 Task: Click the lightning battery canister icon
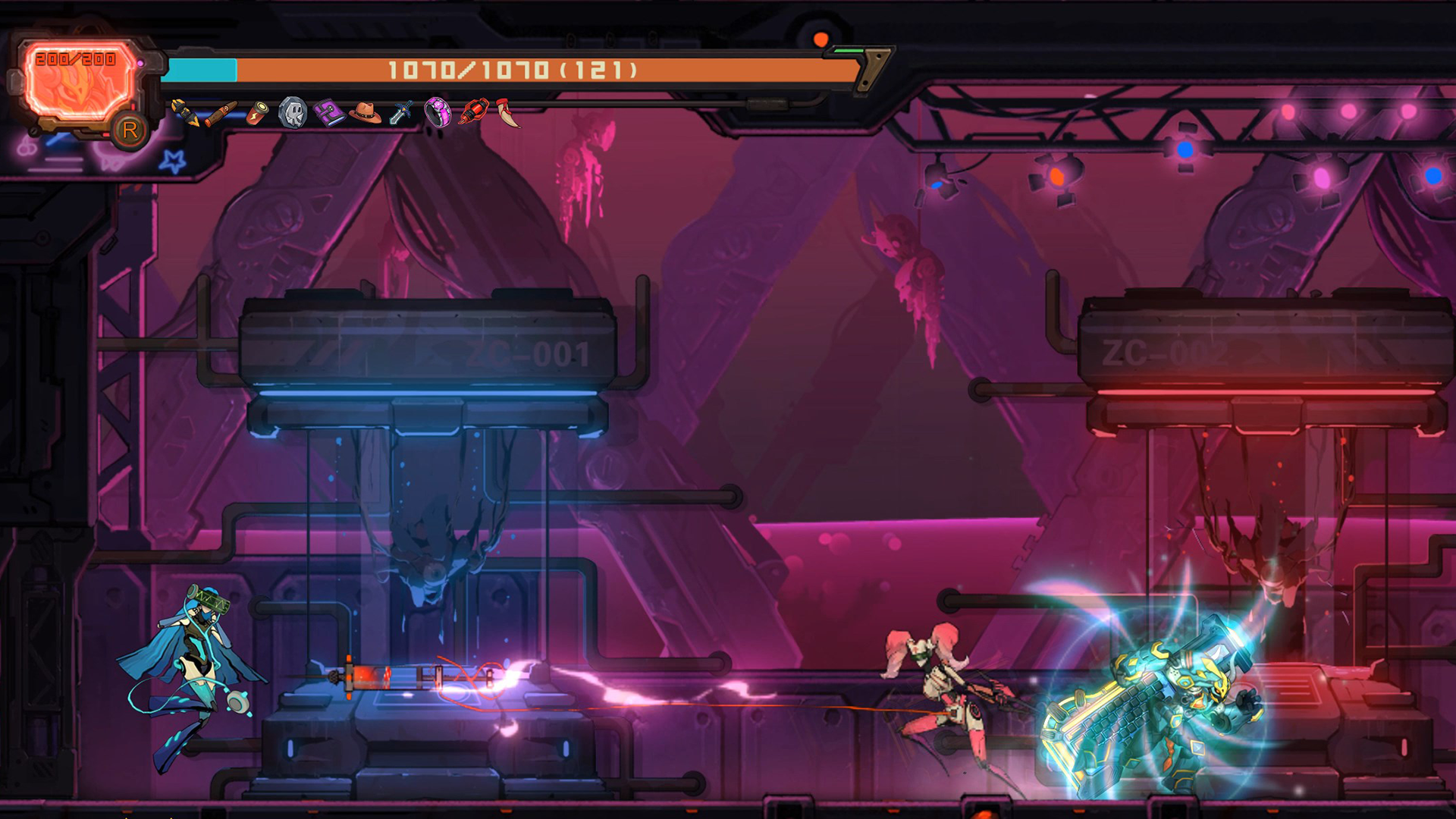(x=259, y=113)
